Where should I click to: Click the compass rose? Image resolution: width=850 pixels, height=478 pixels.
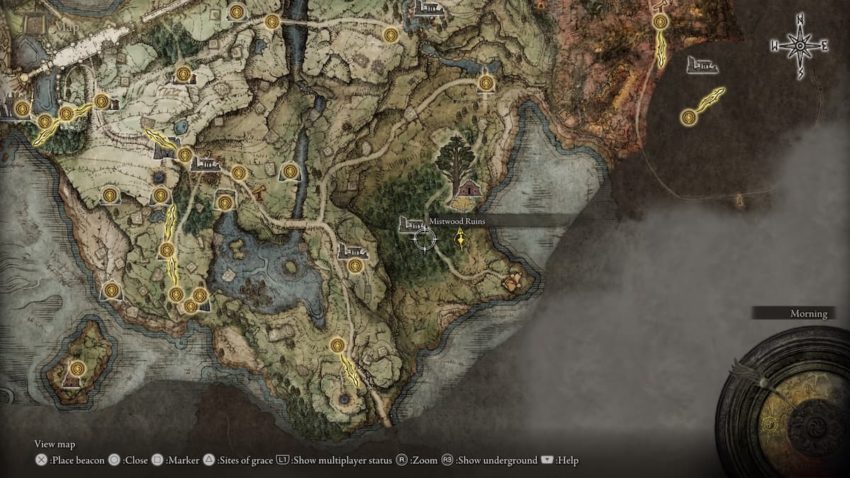[x=801, y=46]
